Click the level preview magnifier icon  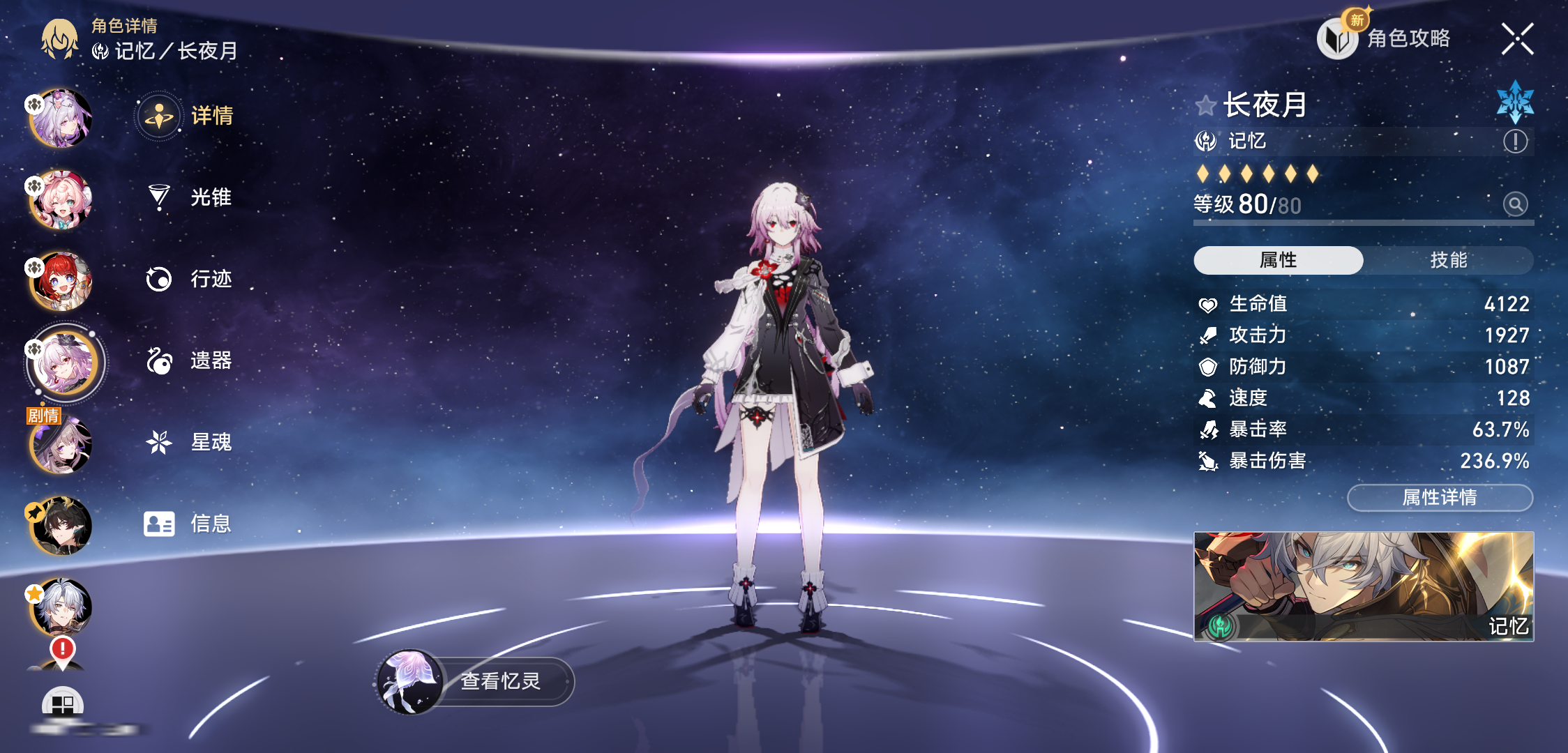click(1515, 204)
